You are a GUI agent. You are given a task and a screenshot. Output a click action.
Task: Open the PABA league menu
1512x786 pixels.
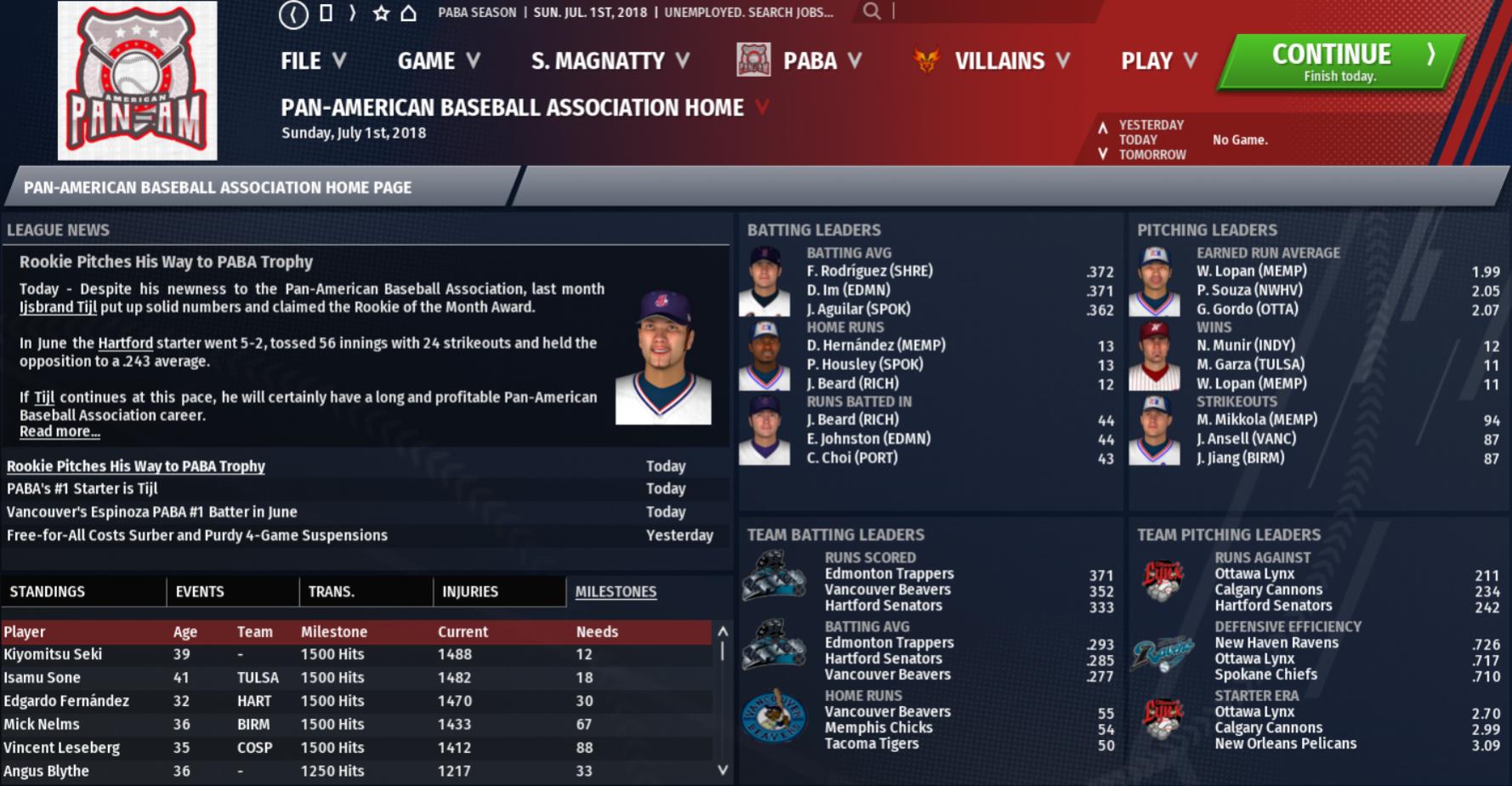[x=809, y=61]
